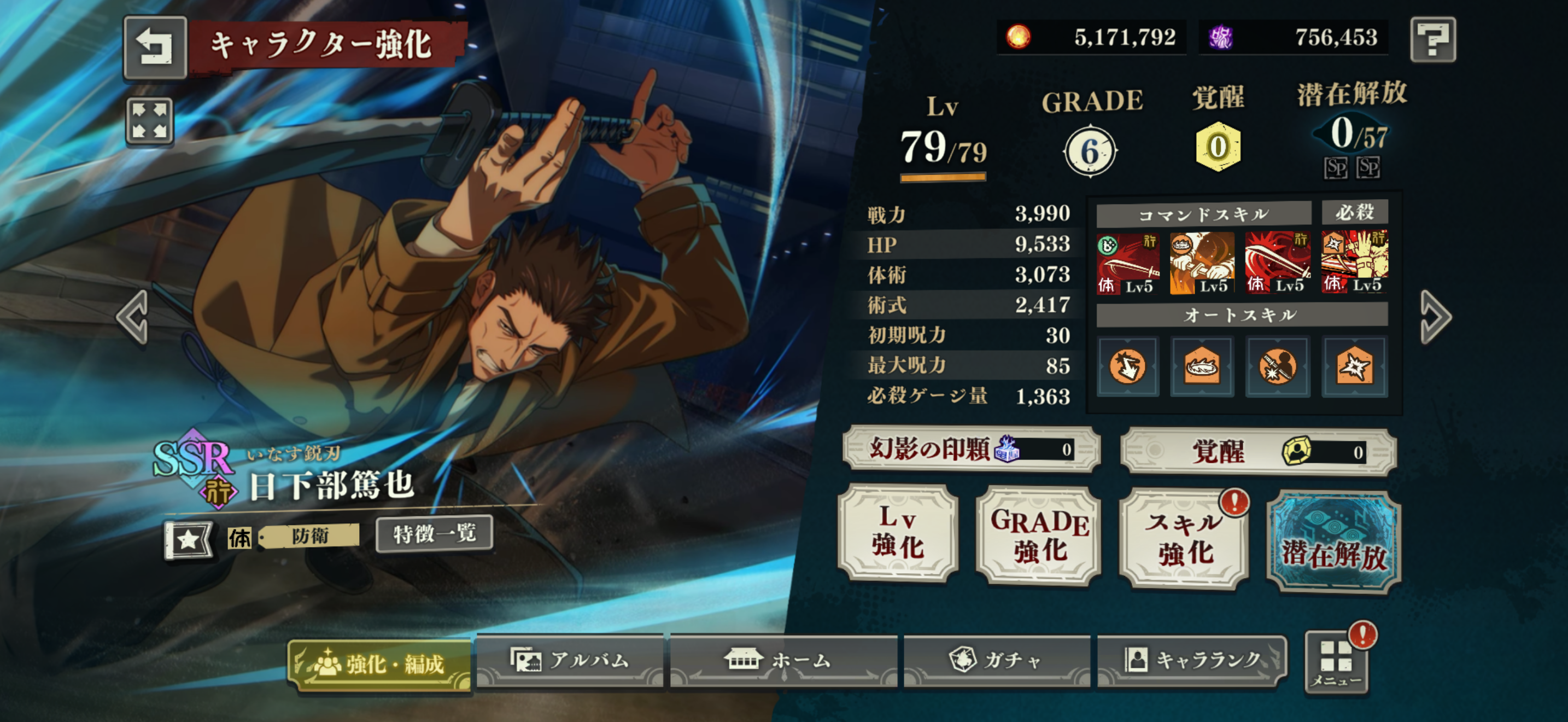Show previous character with left arrow
The image size is (1568, 722).
pos(133,317)
